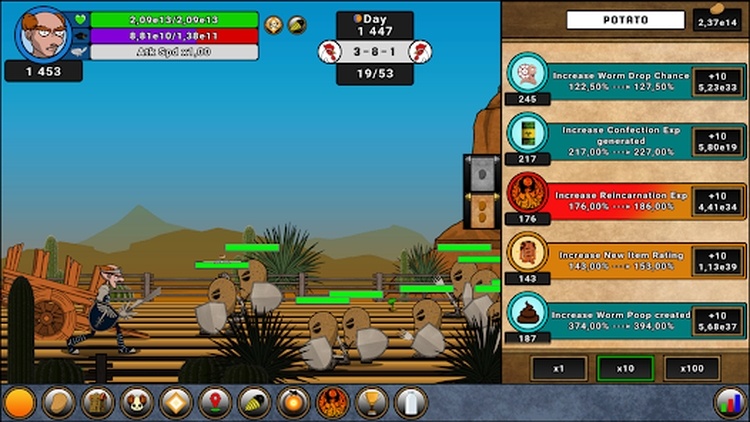Click the large orange circle toolbar button
The height and width of the screenshot is (422, 750).
19,403
